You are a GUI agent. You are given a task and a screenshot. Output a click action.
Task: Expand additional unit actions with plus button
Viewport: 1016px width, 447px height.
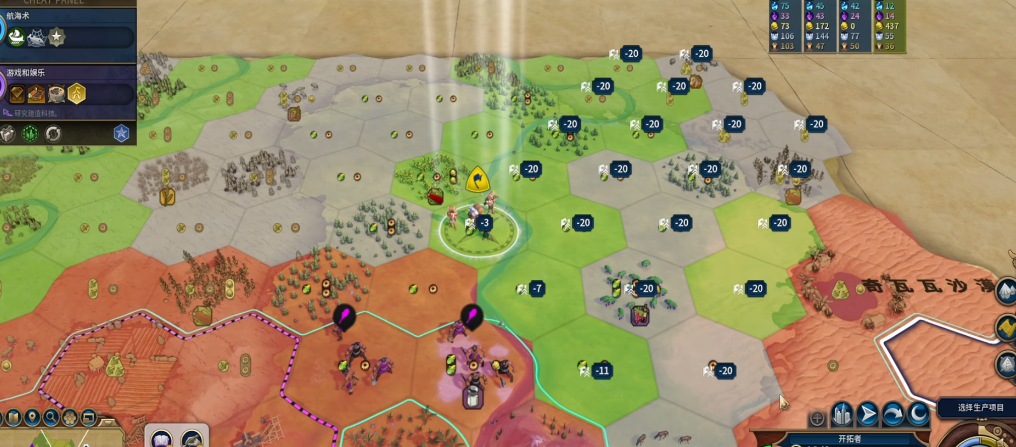pos(817,418)
